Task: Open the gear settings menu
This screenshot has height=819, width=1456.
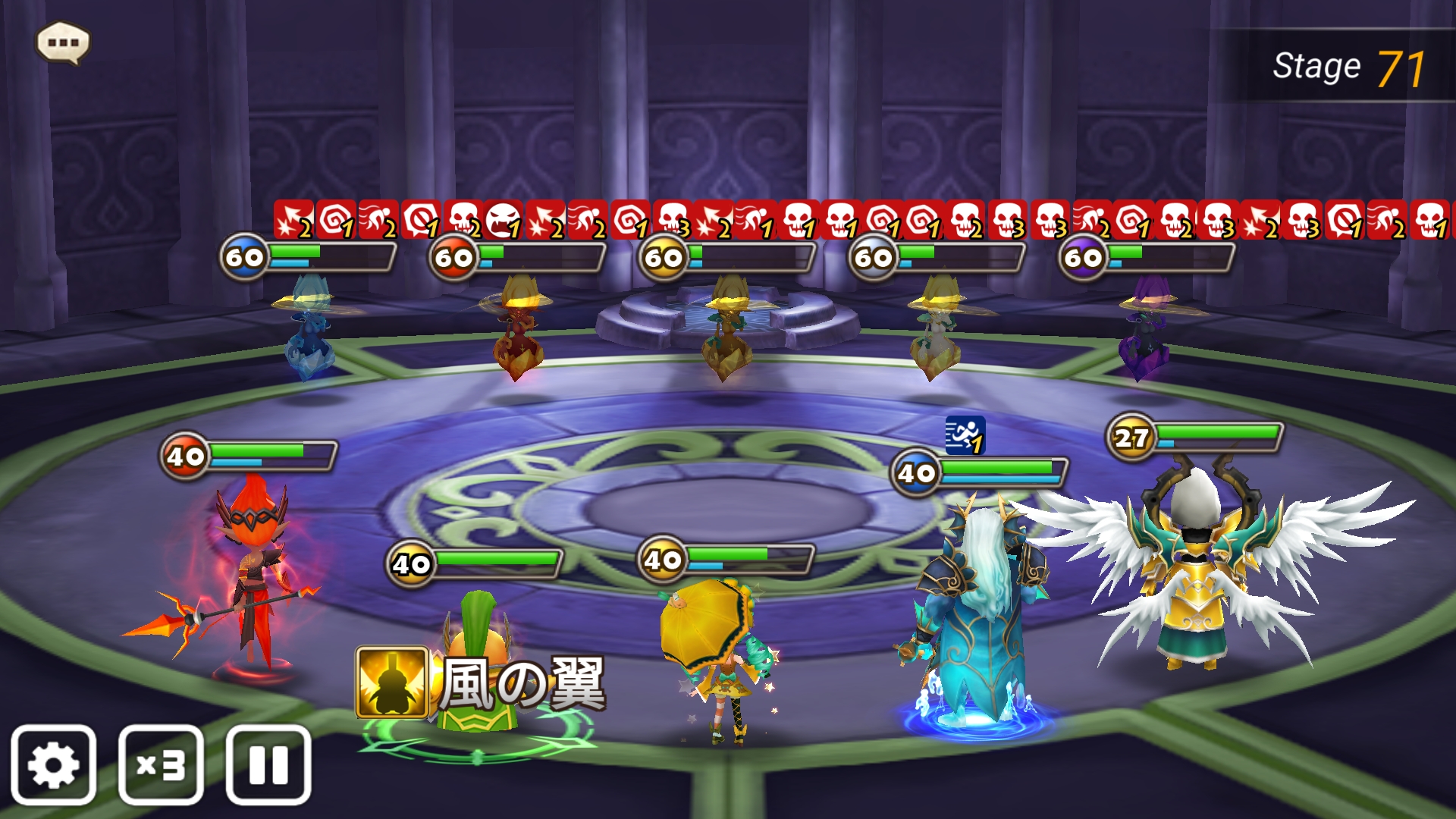Action: [53, 764]
